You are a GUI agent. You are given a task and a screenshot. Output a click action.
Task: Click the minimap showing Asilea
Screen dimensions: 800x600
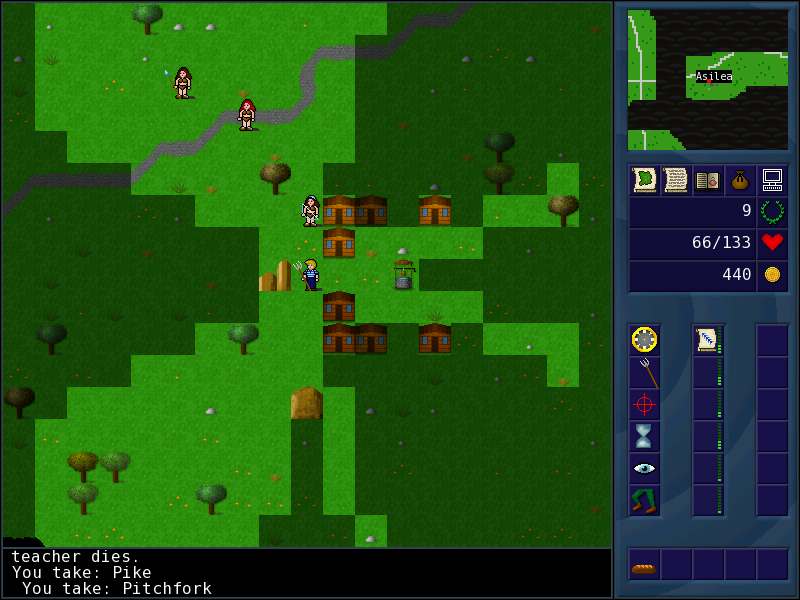tap(708, 79)
